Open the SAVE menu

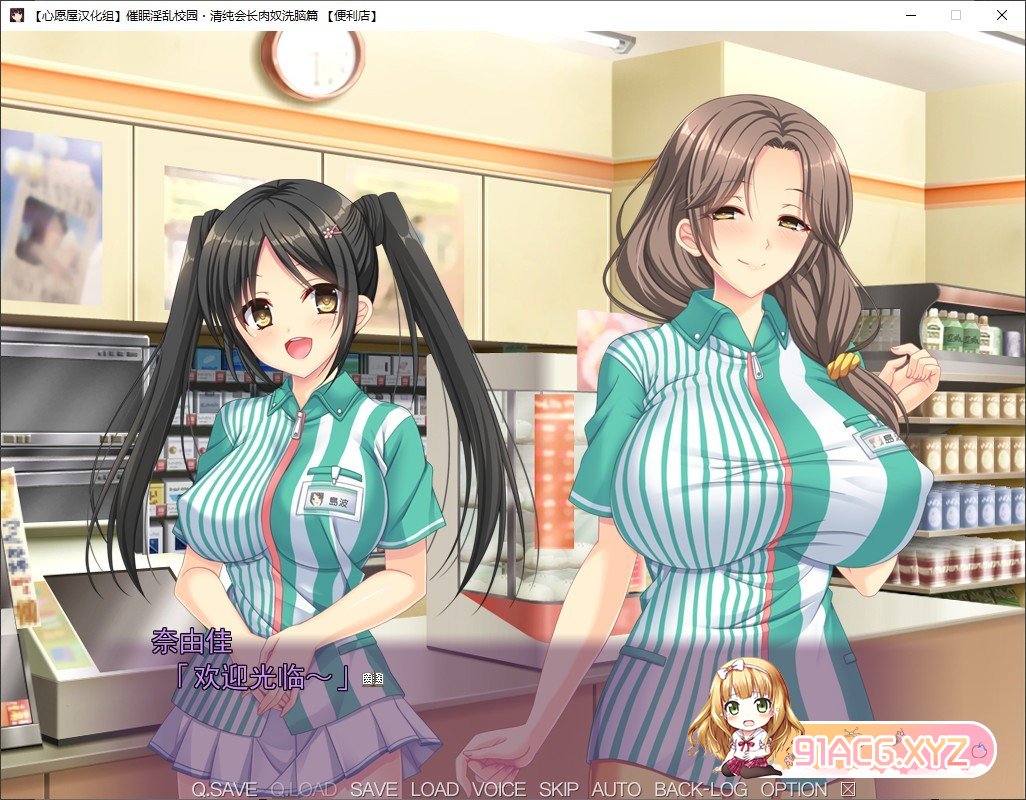point(373,789)
